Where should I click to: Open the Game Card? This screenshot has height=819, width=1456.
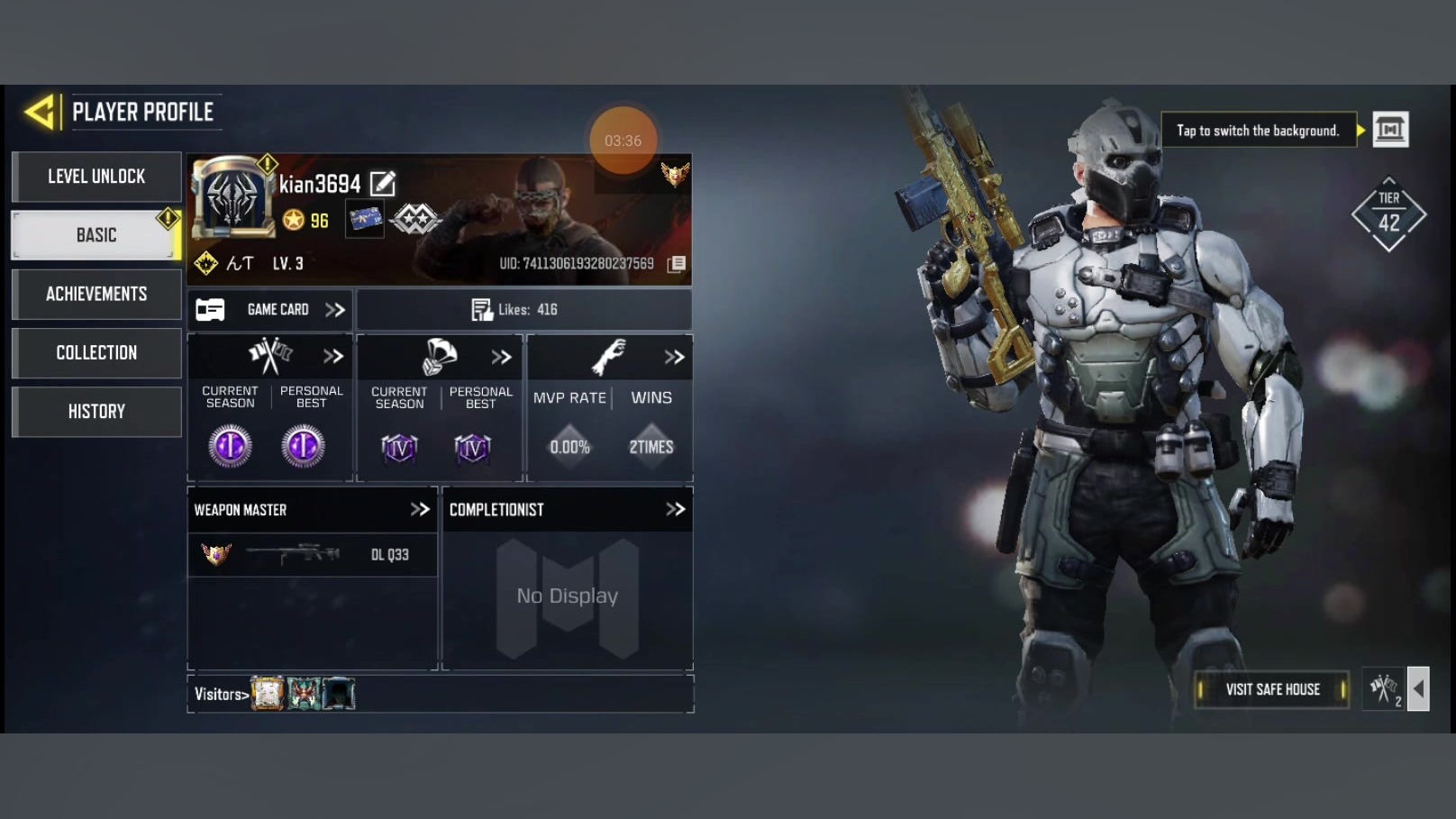coord(270,310)
